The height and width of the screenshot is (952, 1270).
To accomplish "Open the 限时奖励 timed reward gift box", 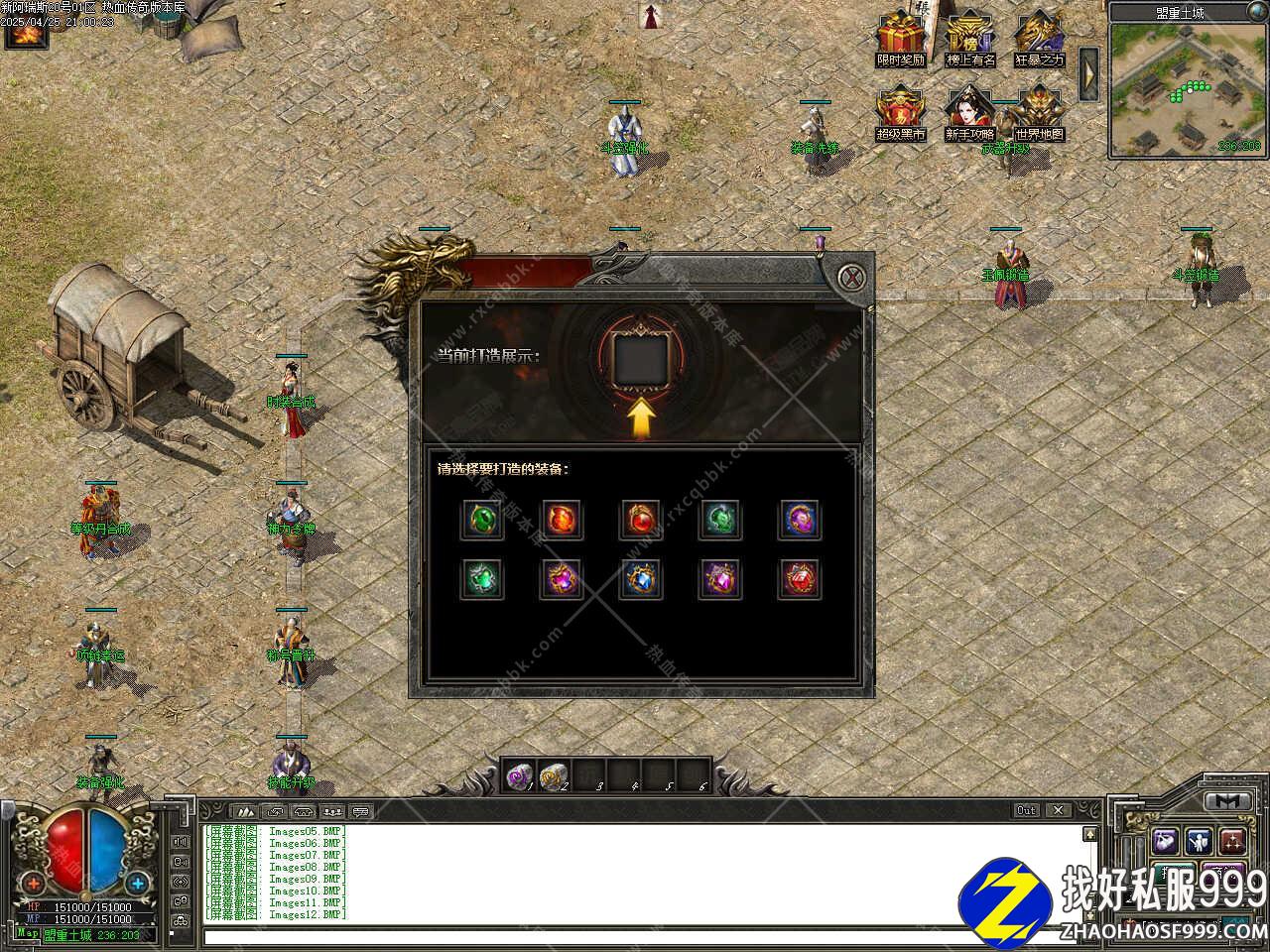I will click(x=901, y=38).
